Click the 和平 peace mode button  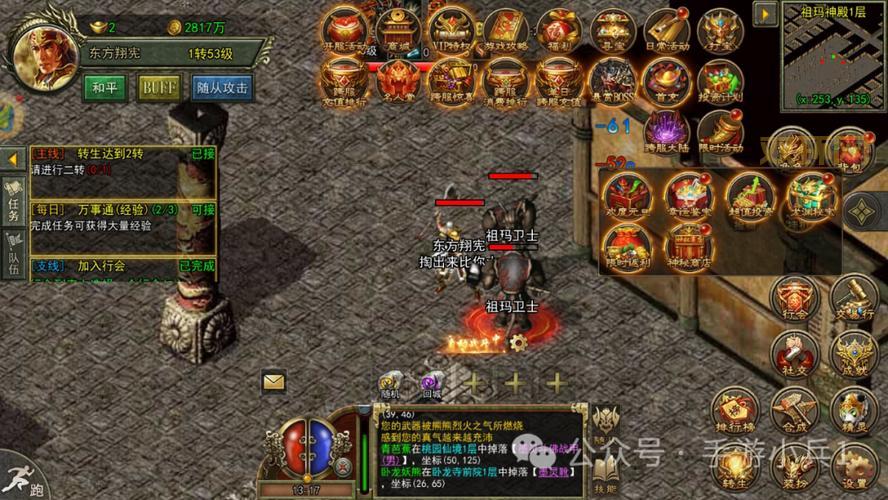click(104, 86)
